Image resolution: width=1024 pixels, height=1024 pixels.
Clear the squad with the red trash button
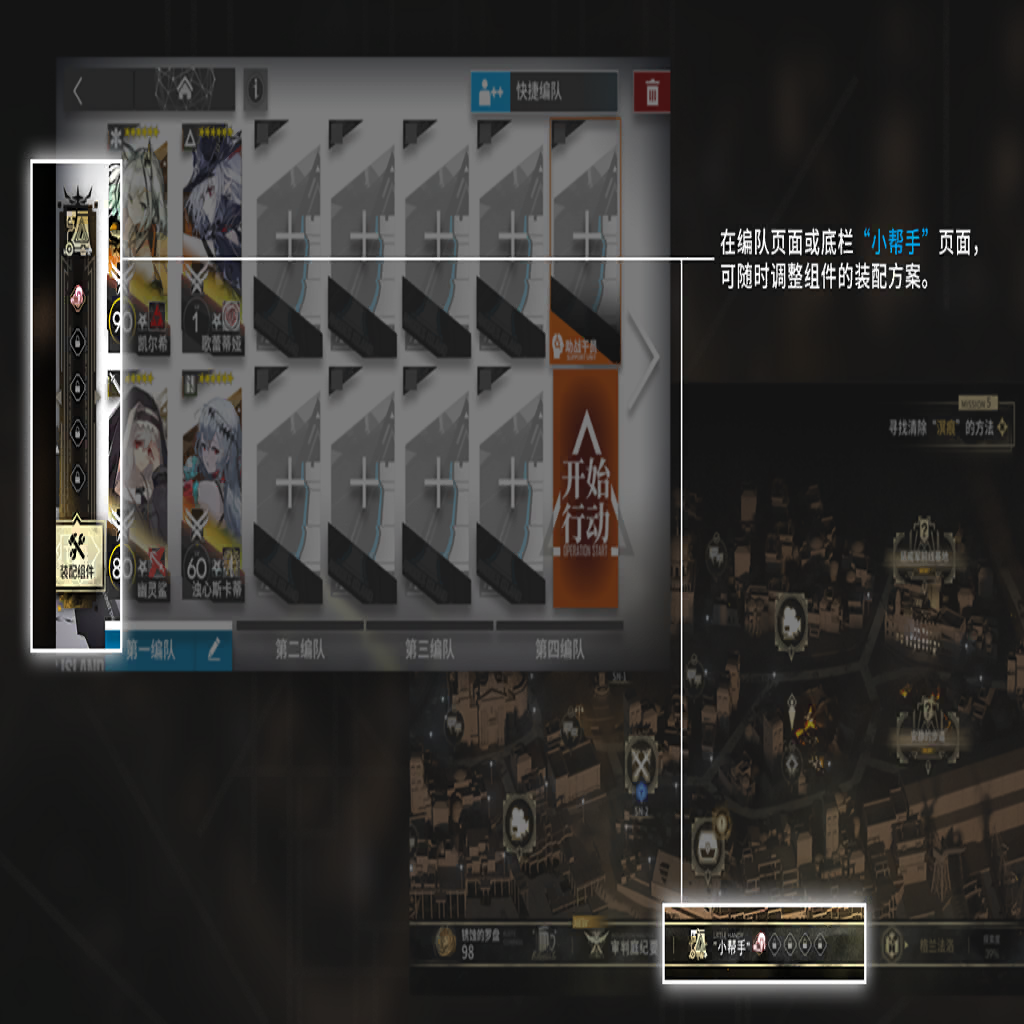pyautogui.click(x=652, y=93)
